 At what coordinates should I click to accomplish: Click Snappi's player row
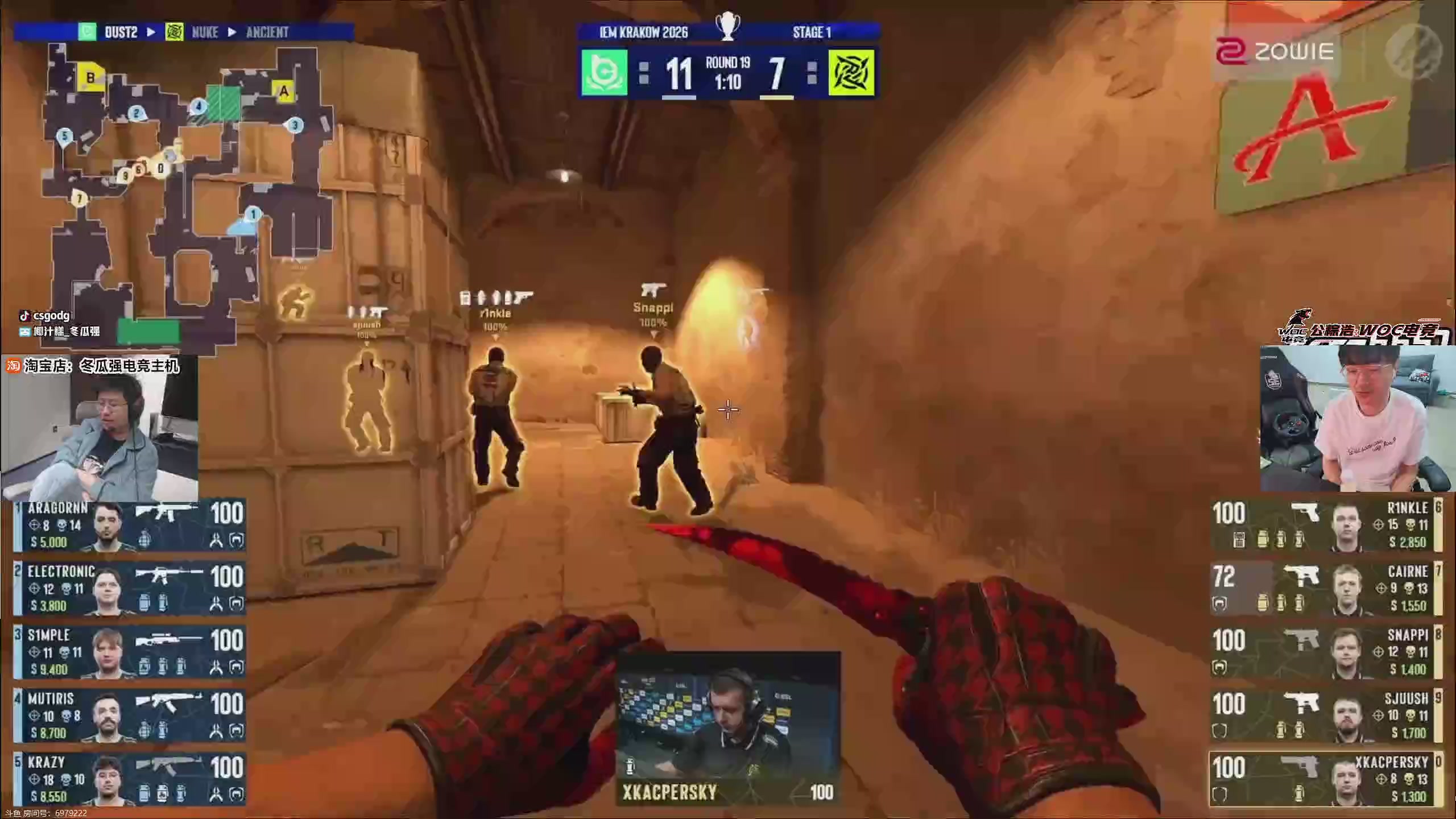1325,653
